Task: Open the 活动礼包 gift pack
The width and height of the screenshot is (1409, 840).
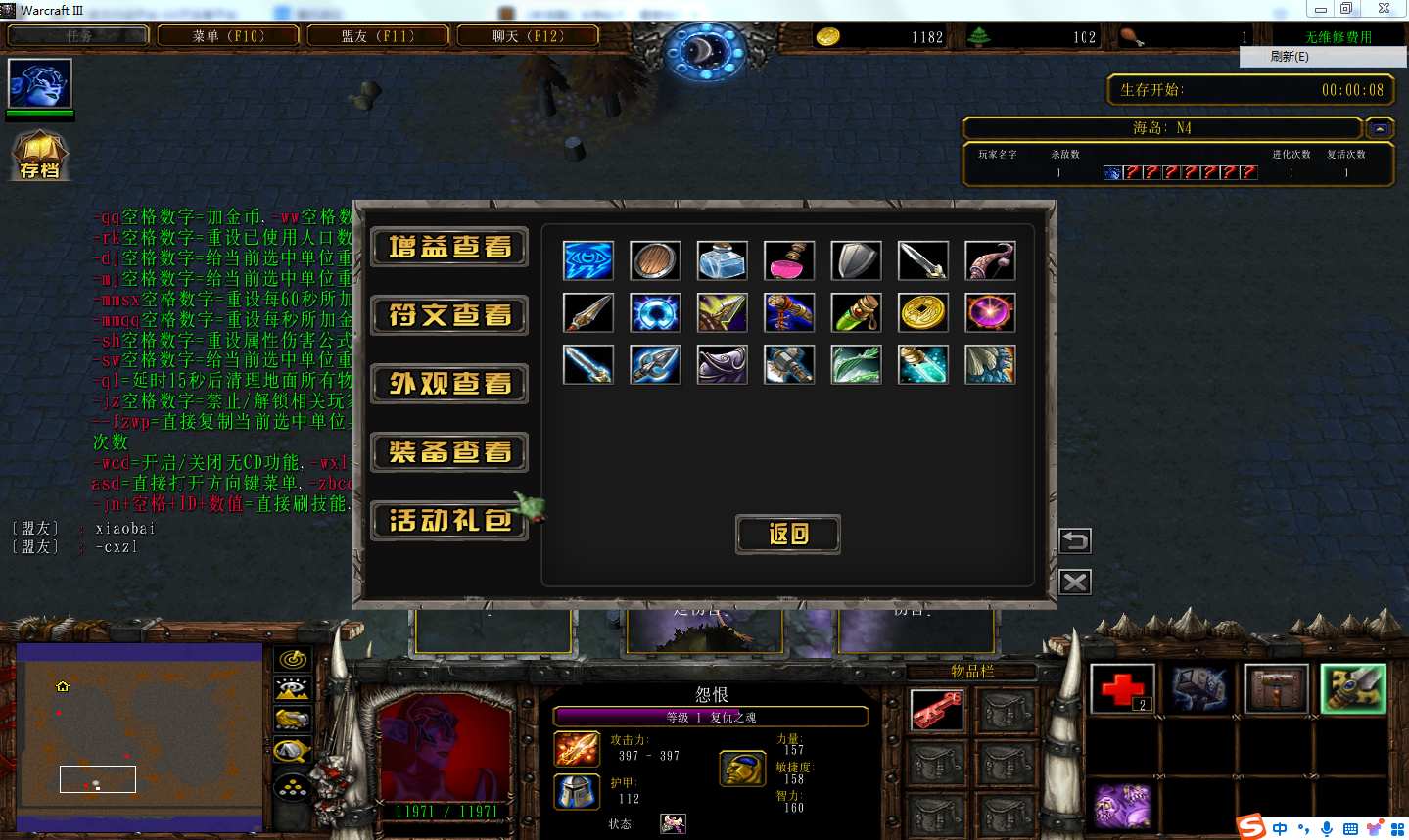Action: pyautogui.click(x=449, y=520)
